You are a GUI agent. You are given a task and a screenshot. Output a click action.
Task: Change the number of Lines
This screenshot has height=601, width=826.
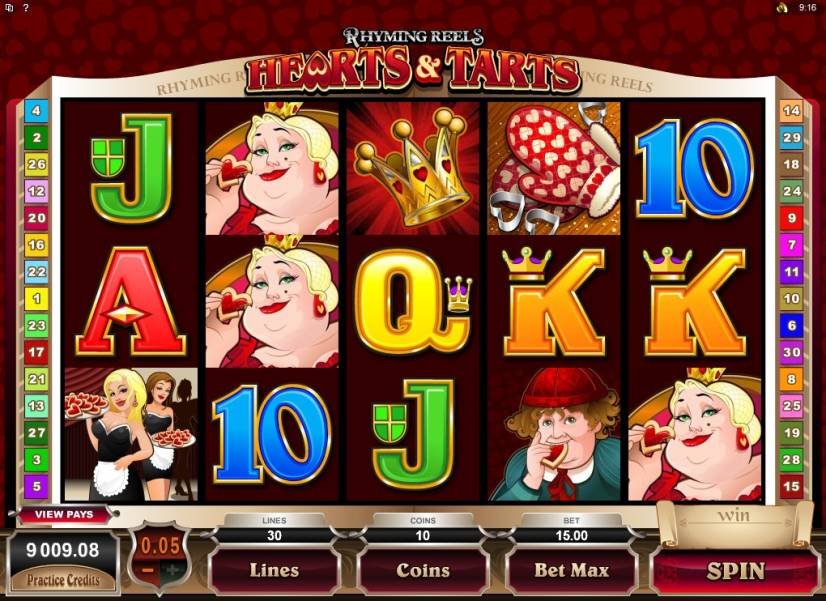(x=274, y=571)
